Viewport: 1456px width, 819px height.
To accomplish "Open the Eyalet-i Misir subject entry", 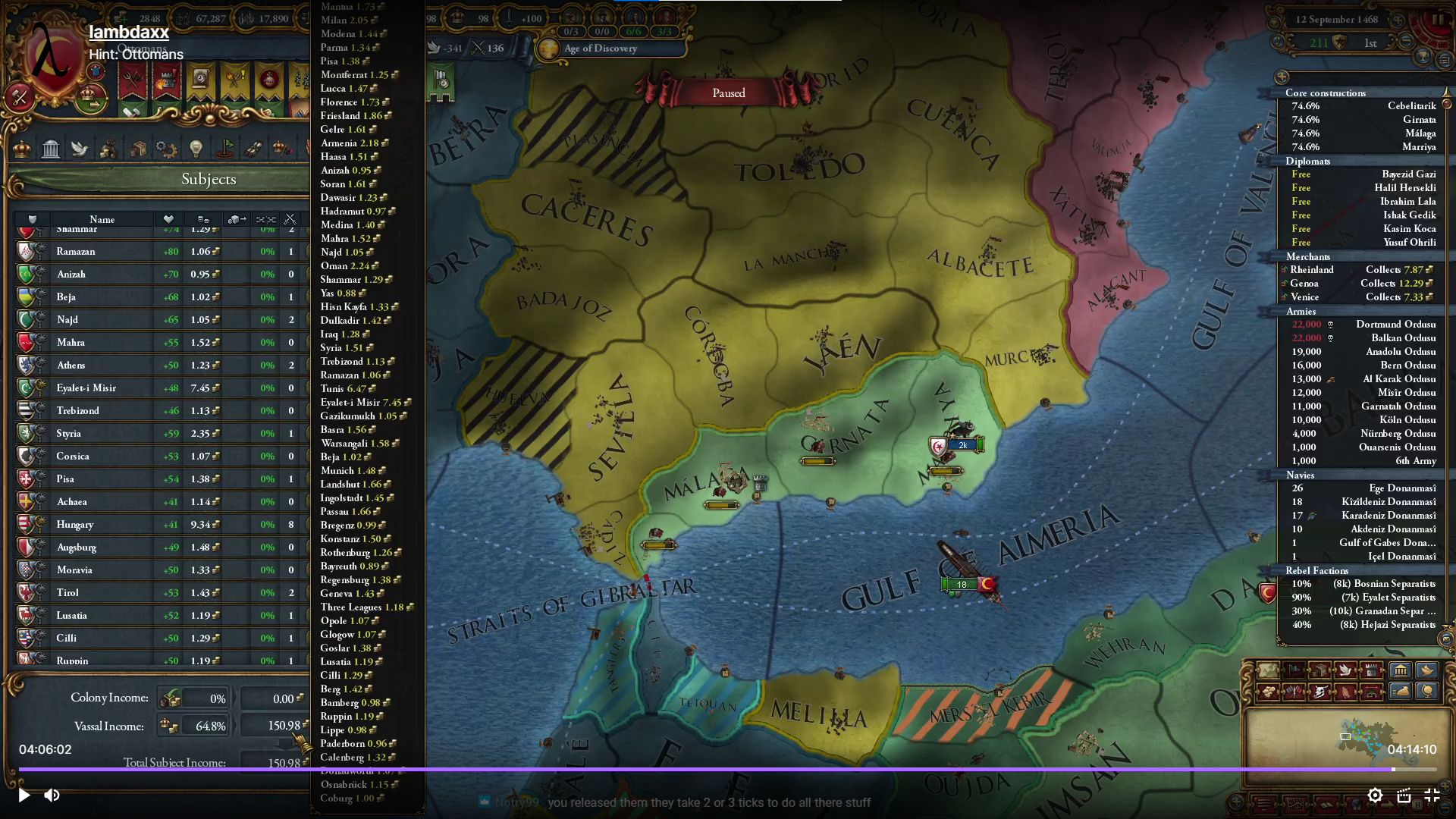I will click(86, 388).
